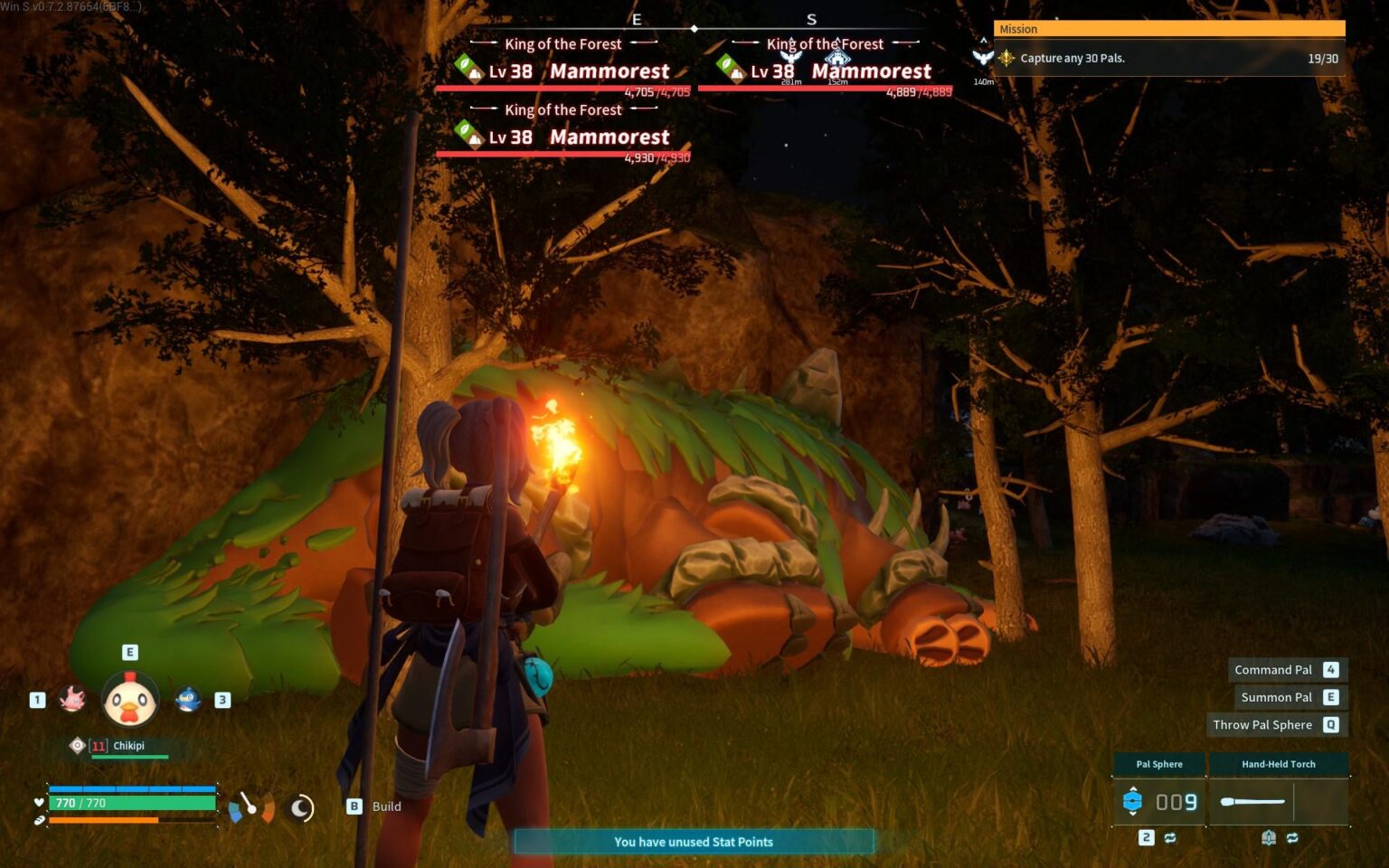Expand the minimized panel chevron near the compass
Viewport: 1389px width, 868px height.
pos(981,40)
